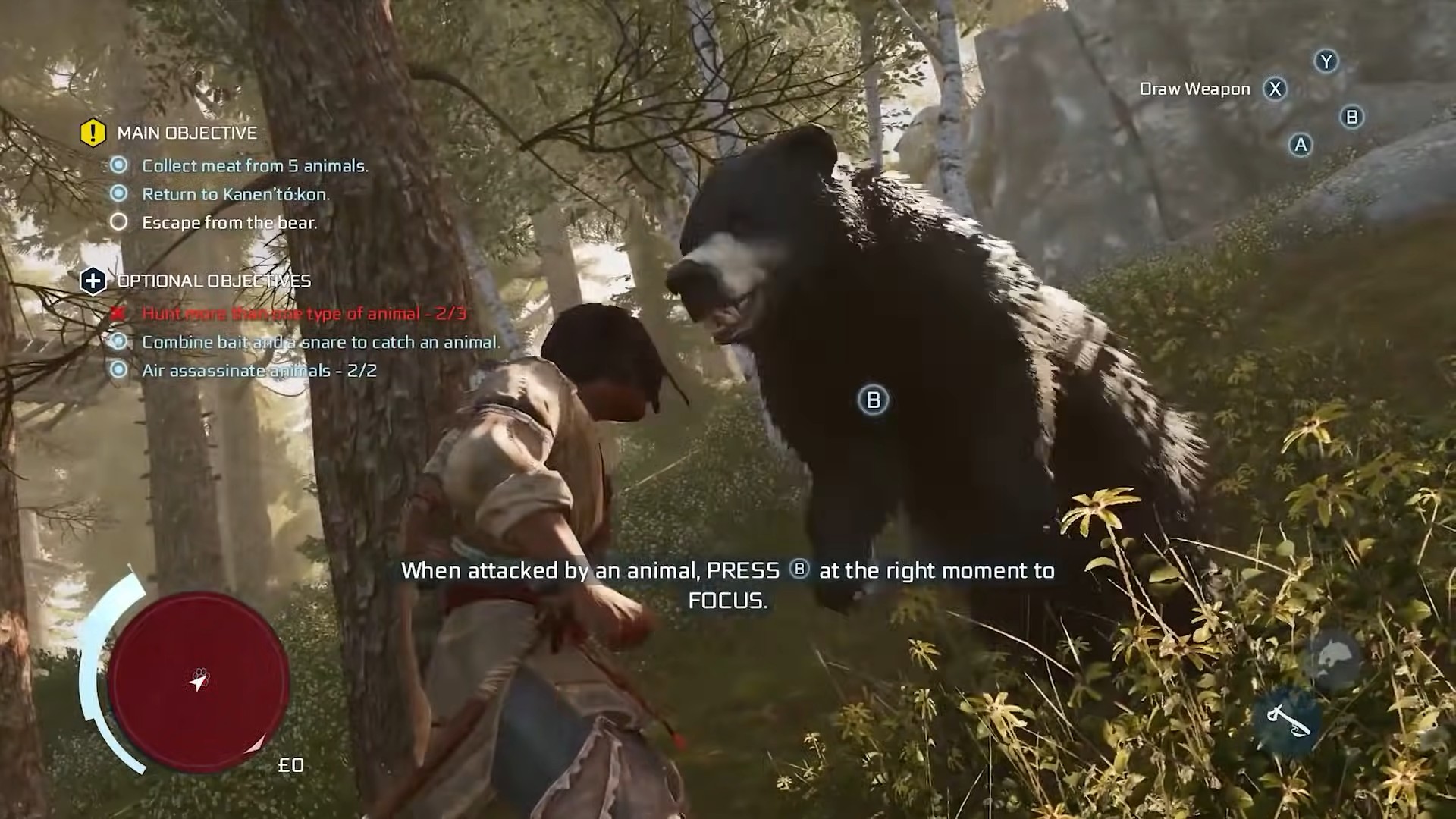Click the yellow Main Objective exclamation icon

coord(93,133)
